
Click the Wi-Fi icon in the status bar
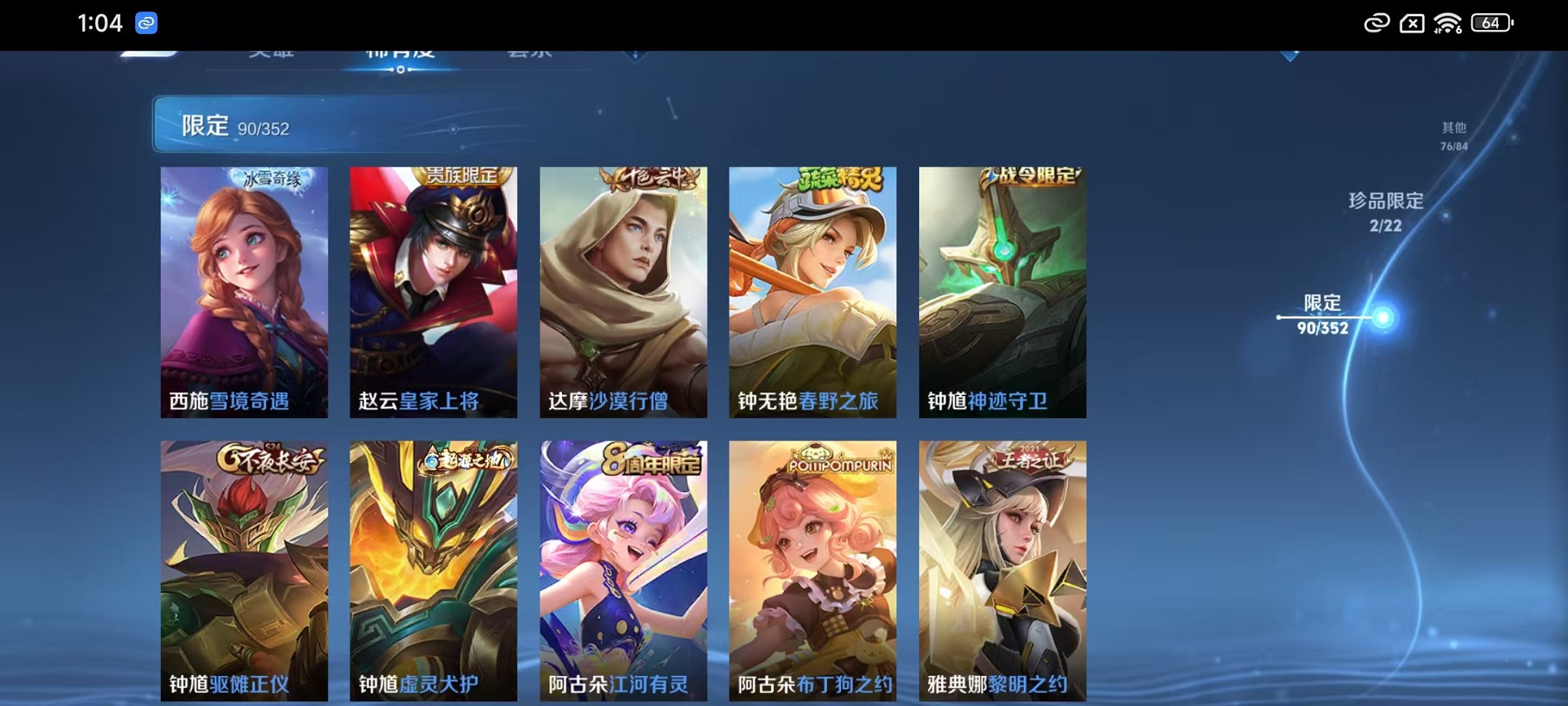[1448, 23]
